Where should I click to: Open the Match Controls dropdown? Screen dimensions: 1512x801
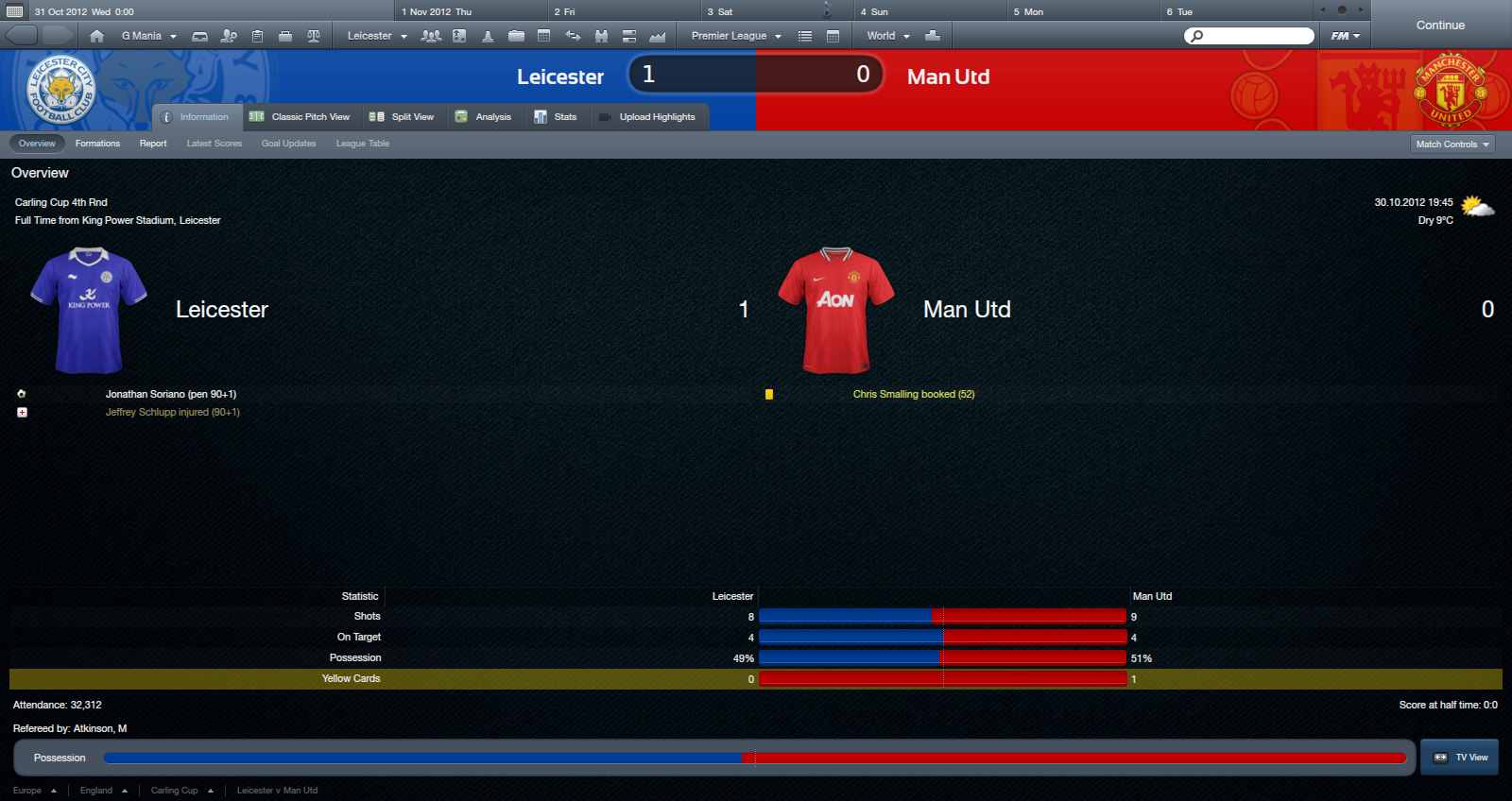tap(1452, 145)
